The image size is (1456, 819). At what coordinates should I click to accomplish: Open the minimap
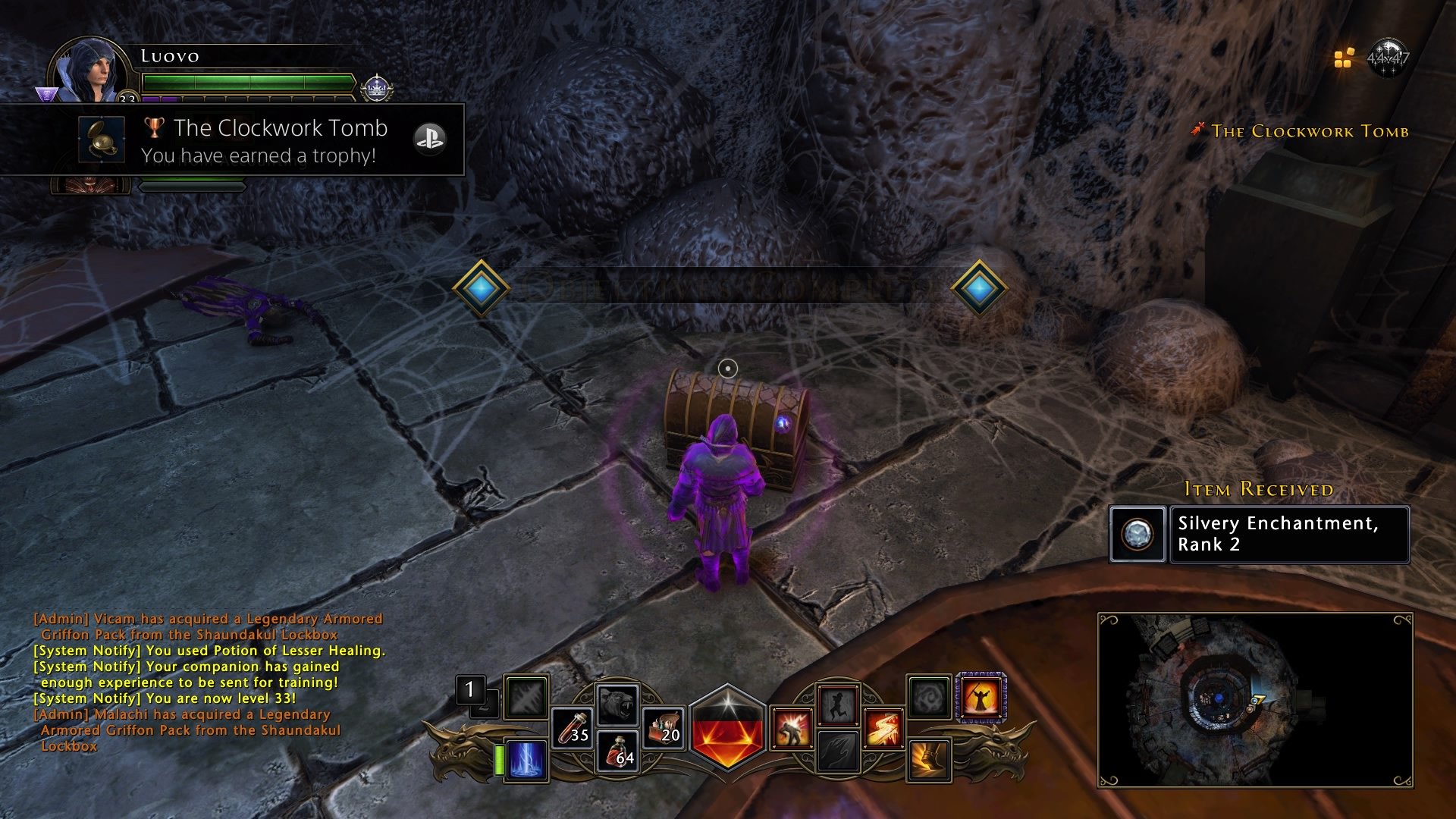coord(1255,699)
